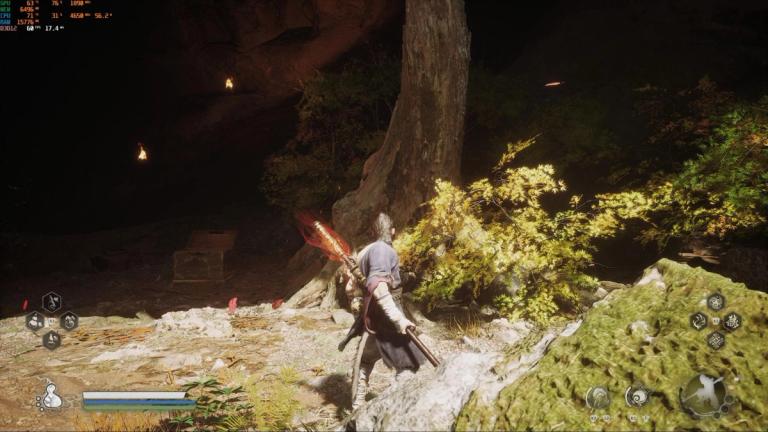
Task: Activate the spiral spirit skill icon
Action: [x=637, y=396]
